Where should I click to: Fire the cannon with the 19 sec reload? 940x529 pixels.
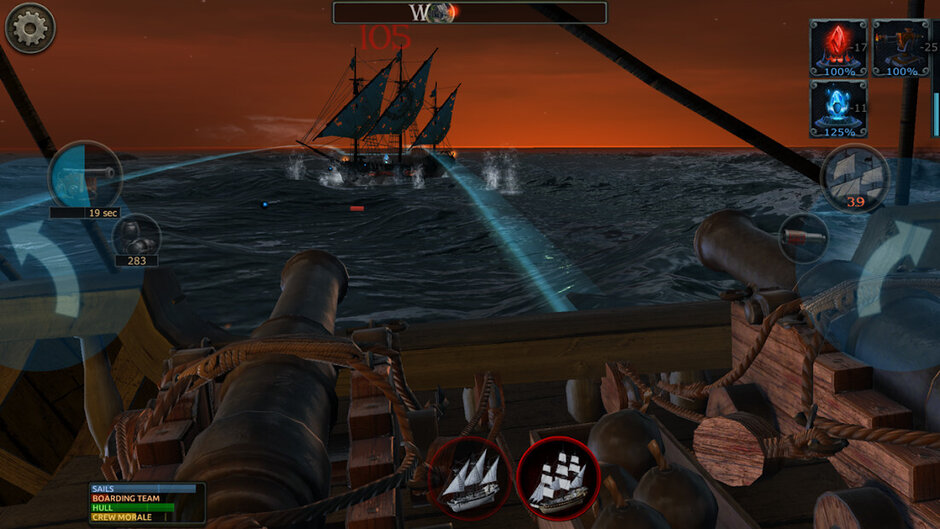[x=85, y=176]
